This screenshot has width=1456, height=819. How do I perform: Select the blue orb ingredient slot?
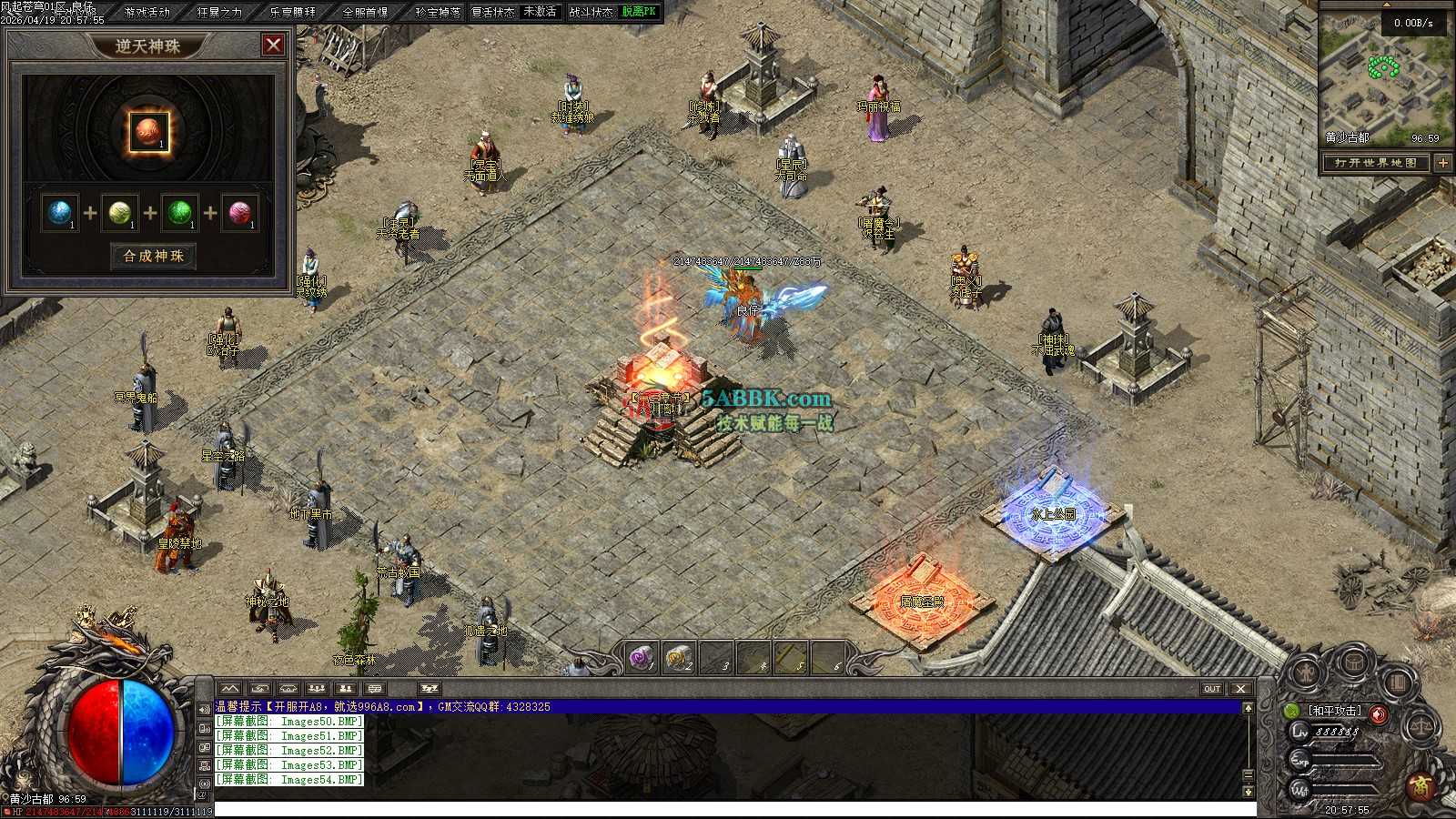pyautogui.click(x=60, y=213)
